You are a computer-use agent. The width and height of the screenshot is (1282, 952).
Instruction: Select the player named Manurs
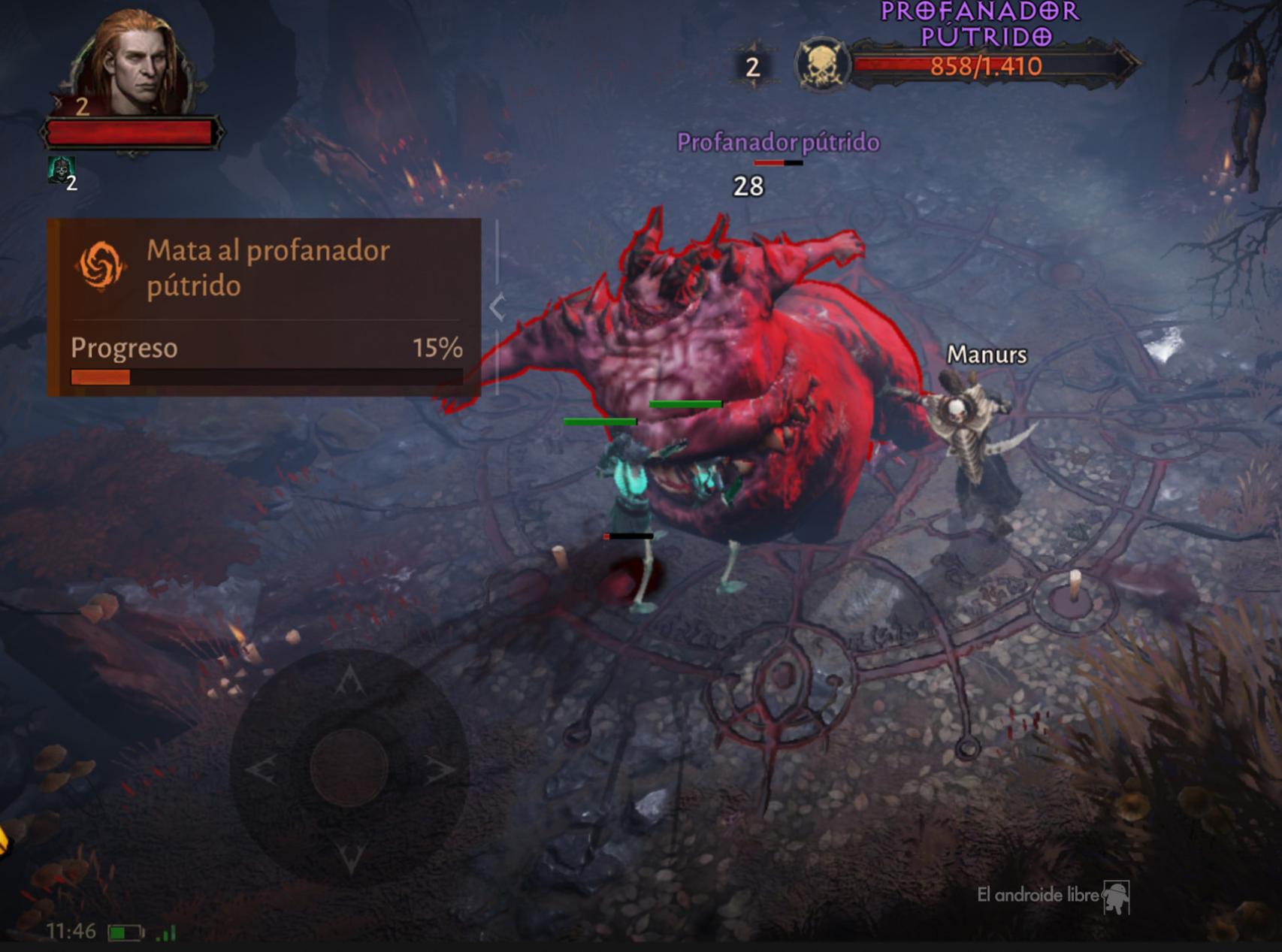tap(986, 356)
